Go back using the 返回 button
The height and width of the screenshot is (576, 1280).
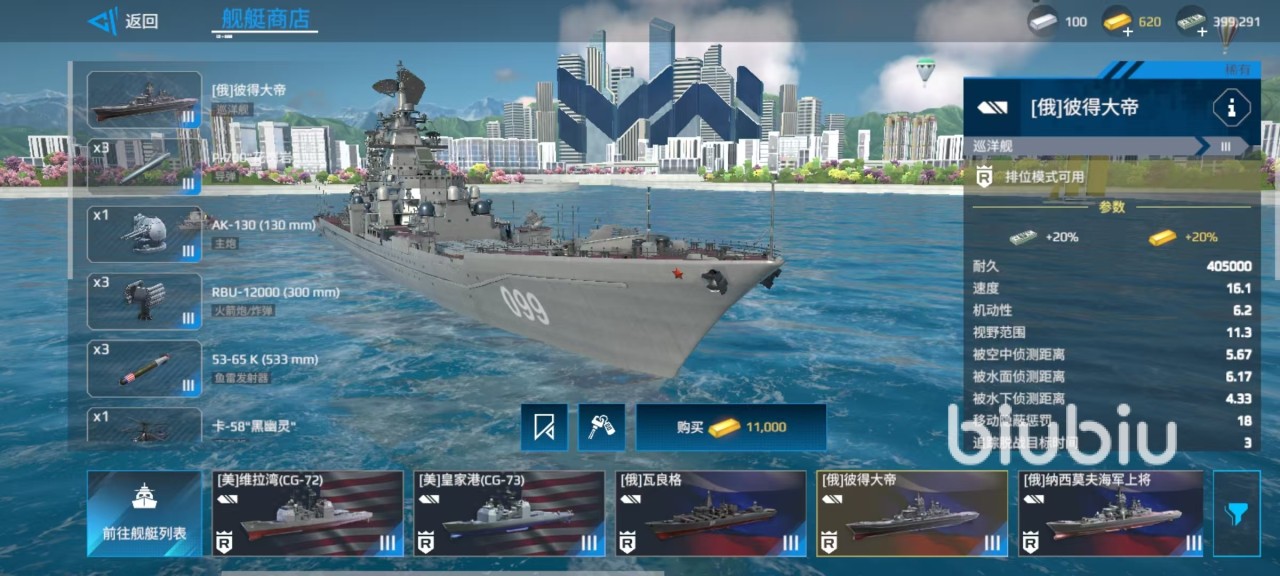pyautogui.click(x=123, y=21)
